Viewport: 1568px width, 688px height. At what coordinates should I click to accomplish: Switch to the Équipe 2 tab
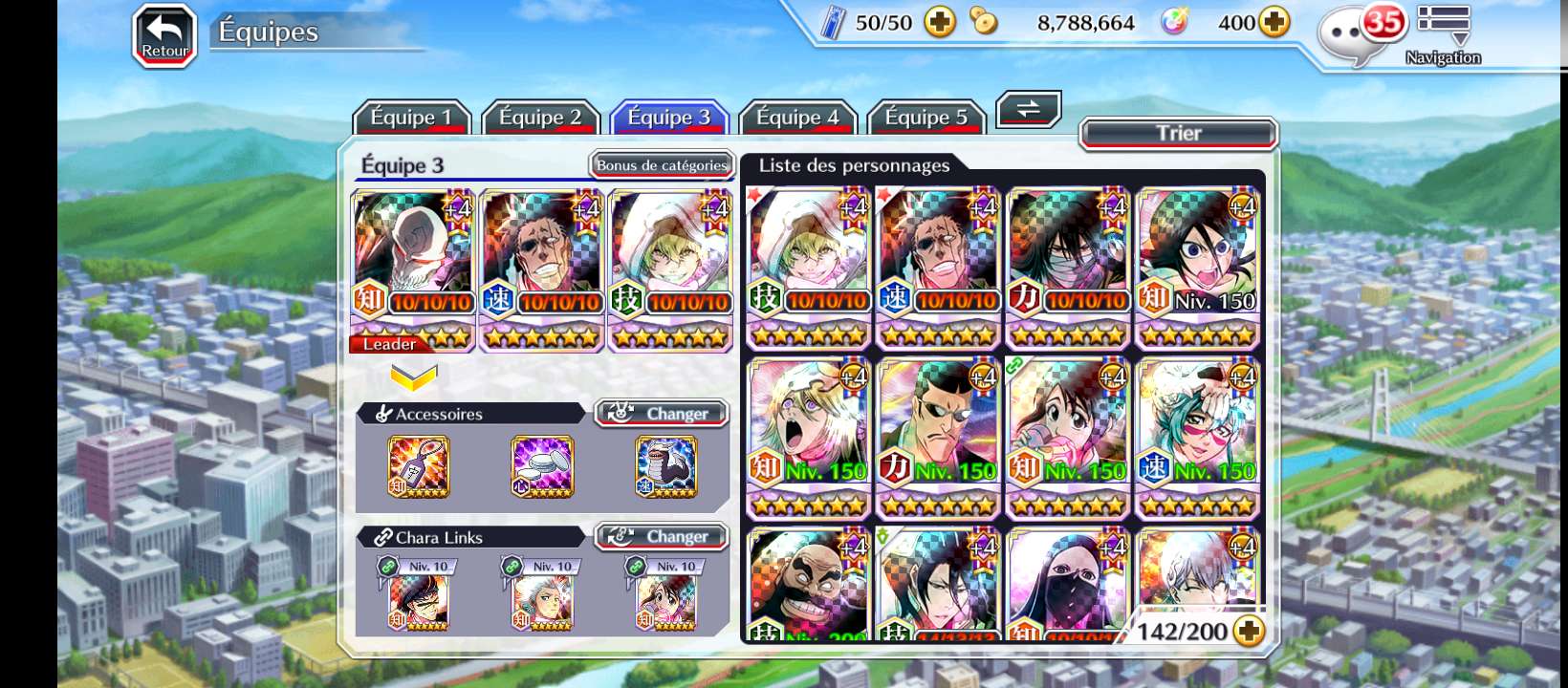(540, 118)
